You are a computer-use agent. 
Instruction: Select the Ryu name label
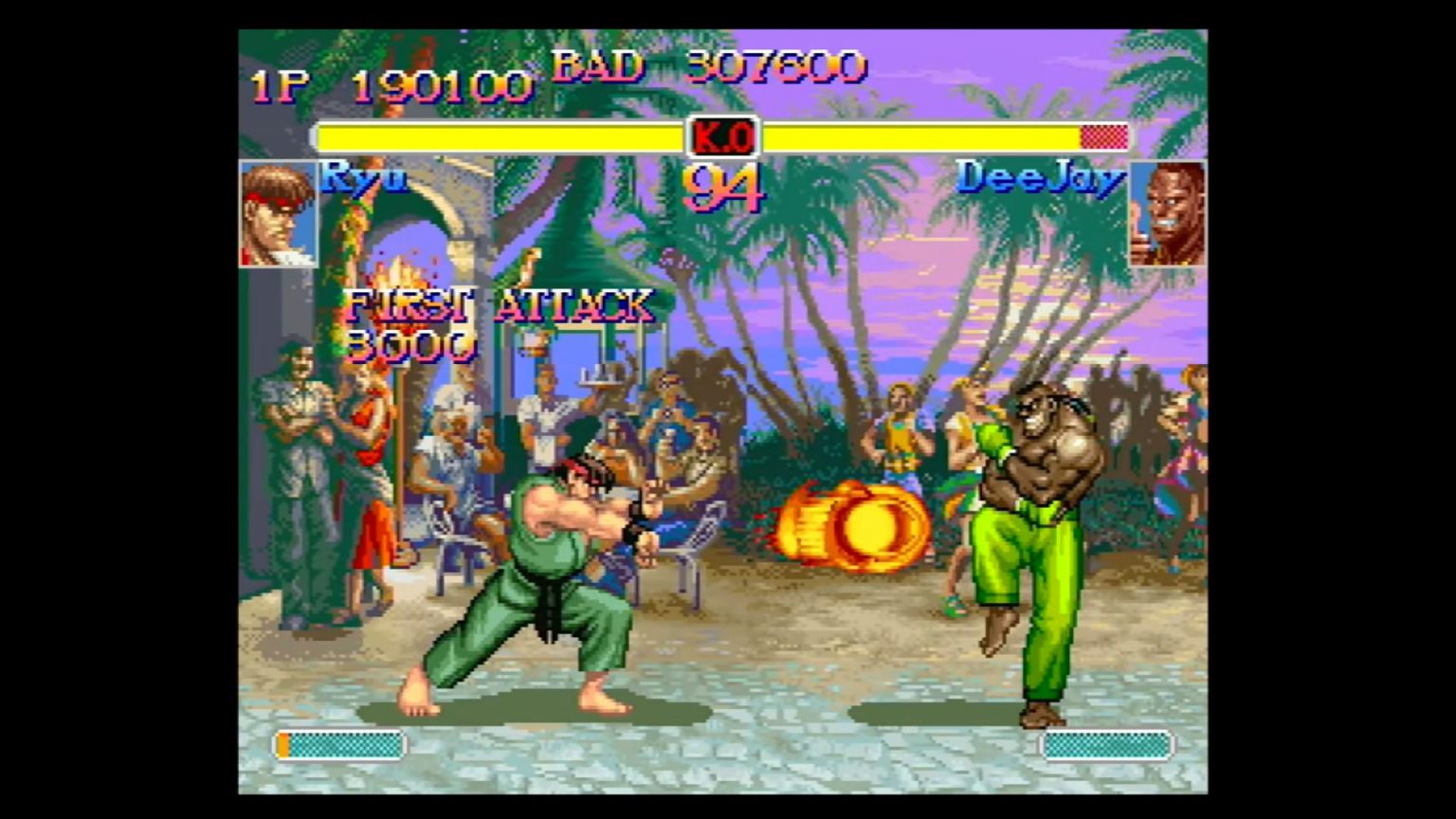coord(363,180)
